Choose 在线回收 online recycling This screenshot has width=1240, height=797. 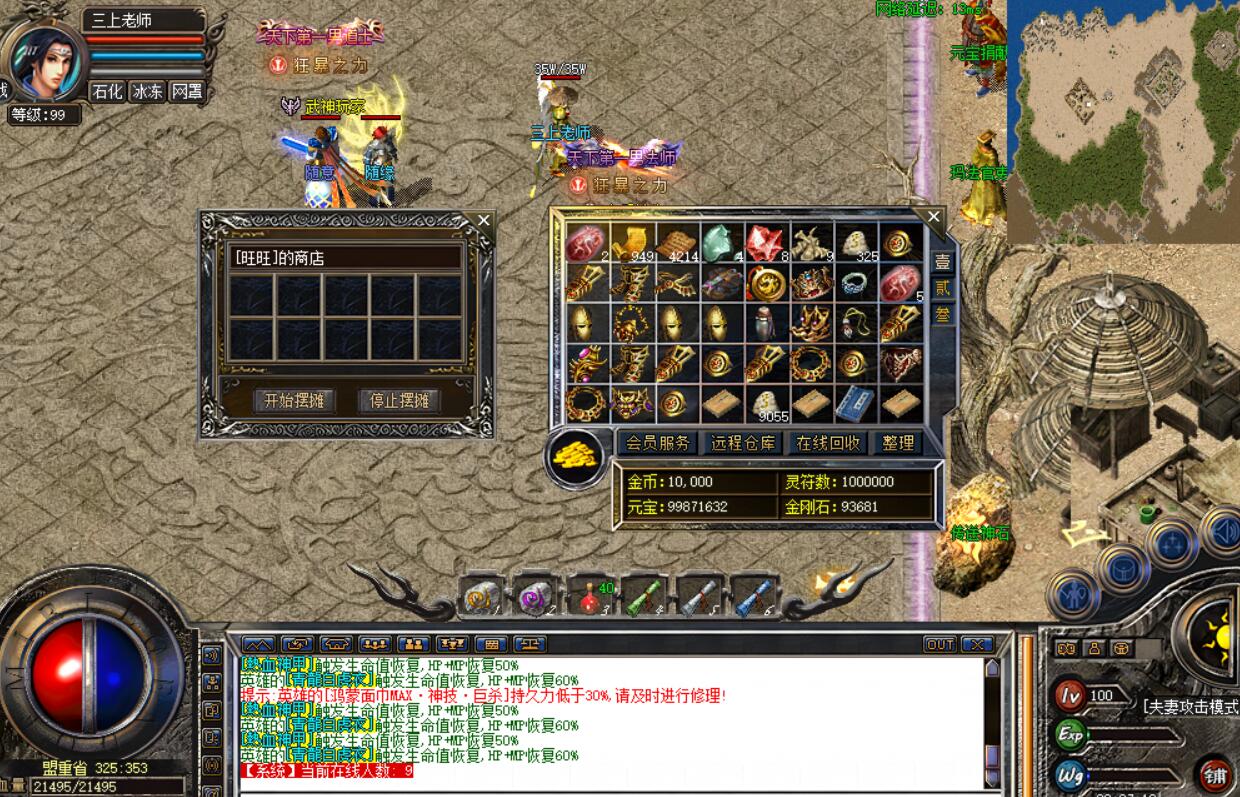coord(827,442)
